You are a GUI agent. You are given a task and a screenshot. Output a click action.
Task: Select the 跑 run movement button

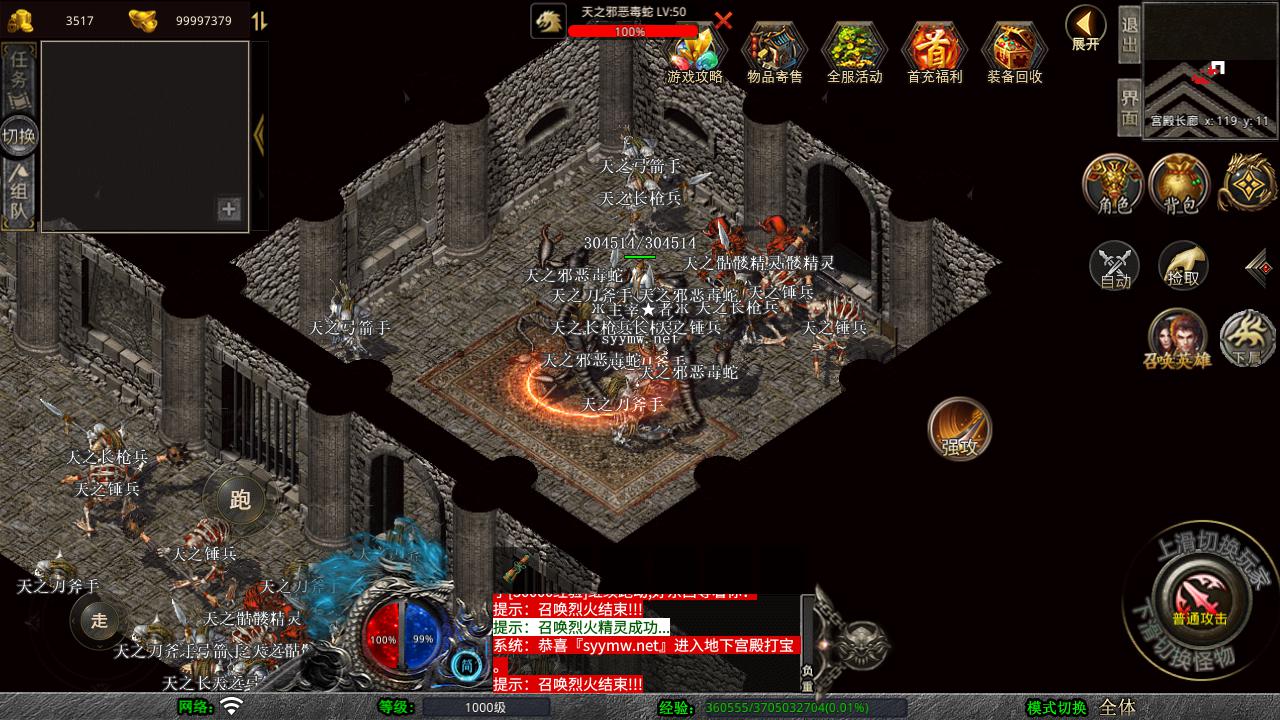coord(240,499)
